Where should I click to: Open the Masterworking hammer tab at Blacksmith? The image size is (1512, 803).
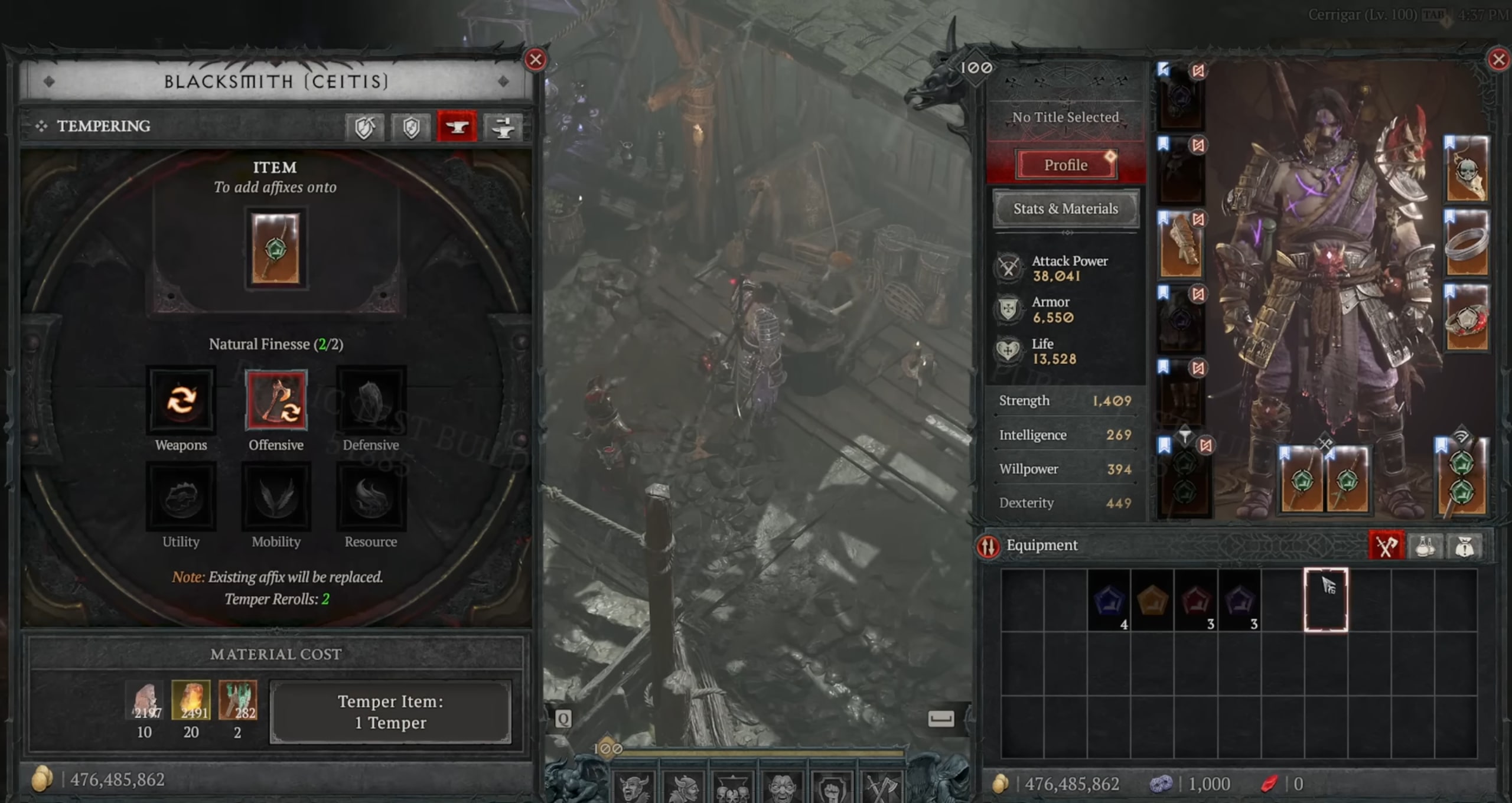click(505, 126)
